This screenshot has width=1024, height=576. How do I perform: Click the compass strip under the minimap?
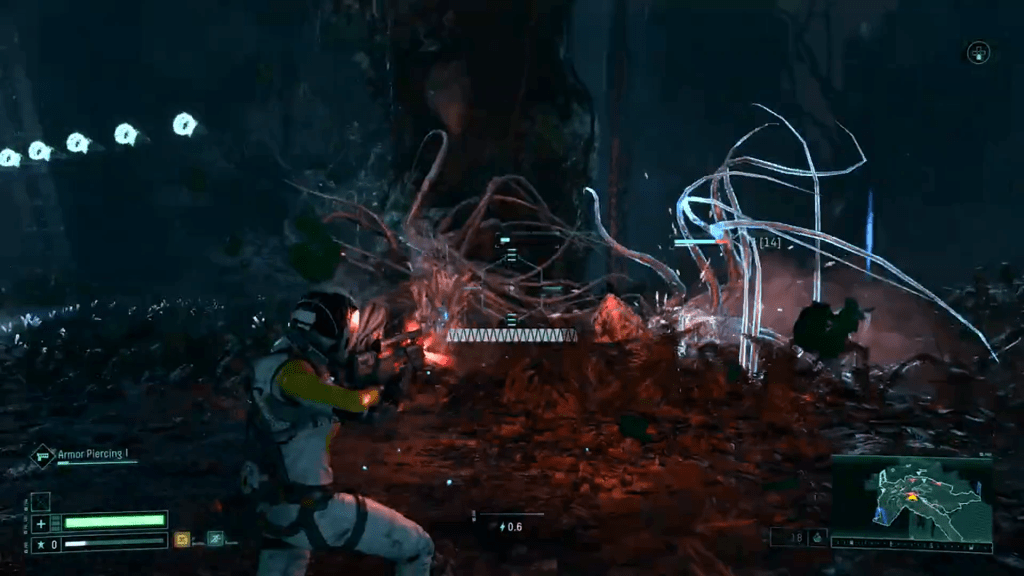(911, 543)
